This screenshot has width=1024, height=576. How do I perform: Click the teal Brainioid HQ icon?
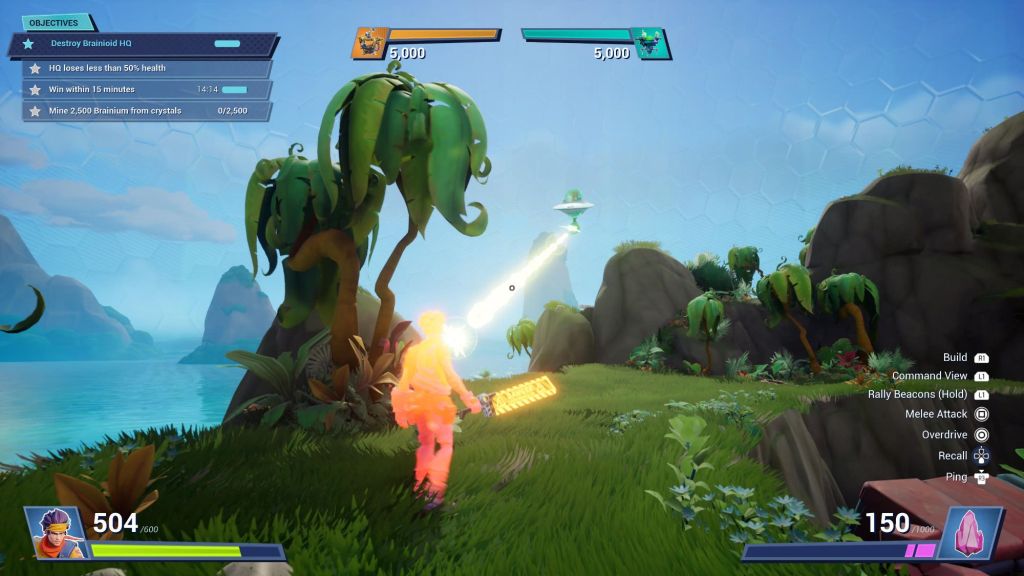coord(650,43)
